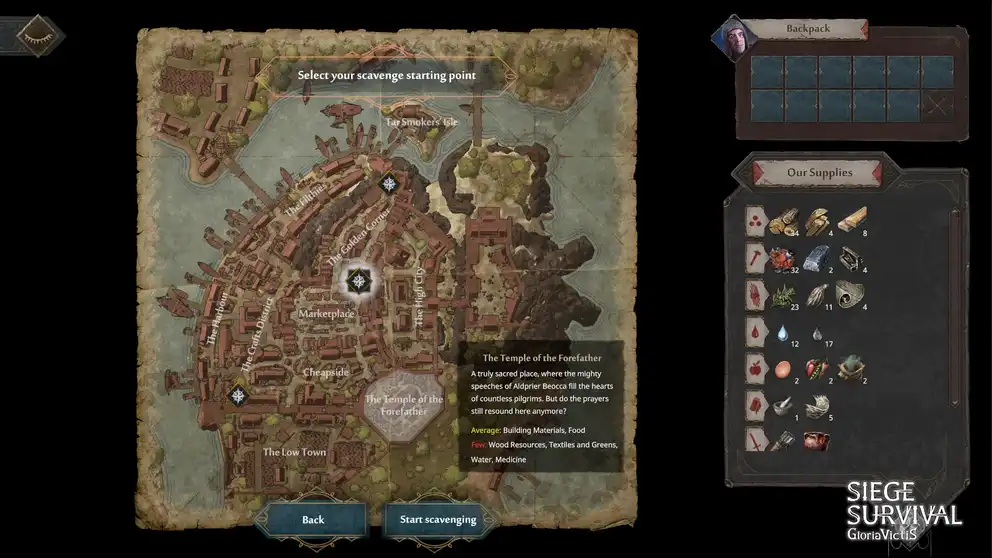
Task: Pick the starting point marker near The Filthies
Action: [x=389, y=183]
